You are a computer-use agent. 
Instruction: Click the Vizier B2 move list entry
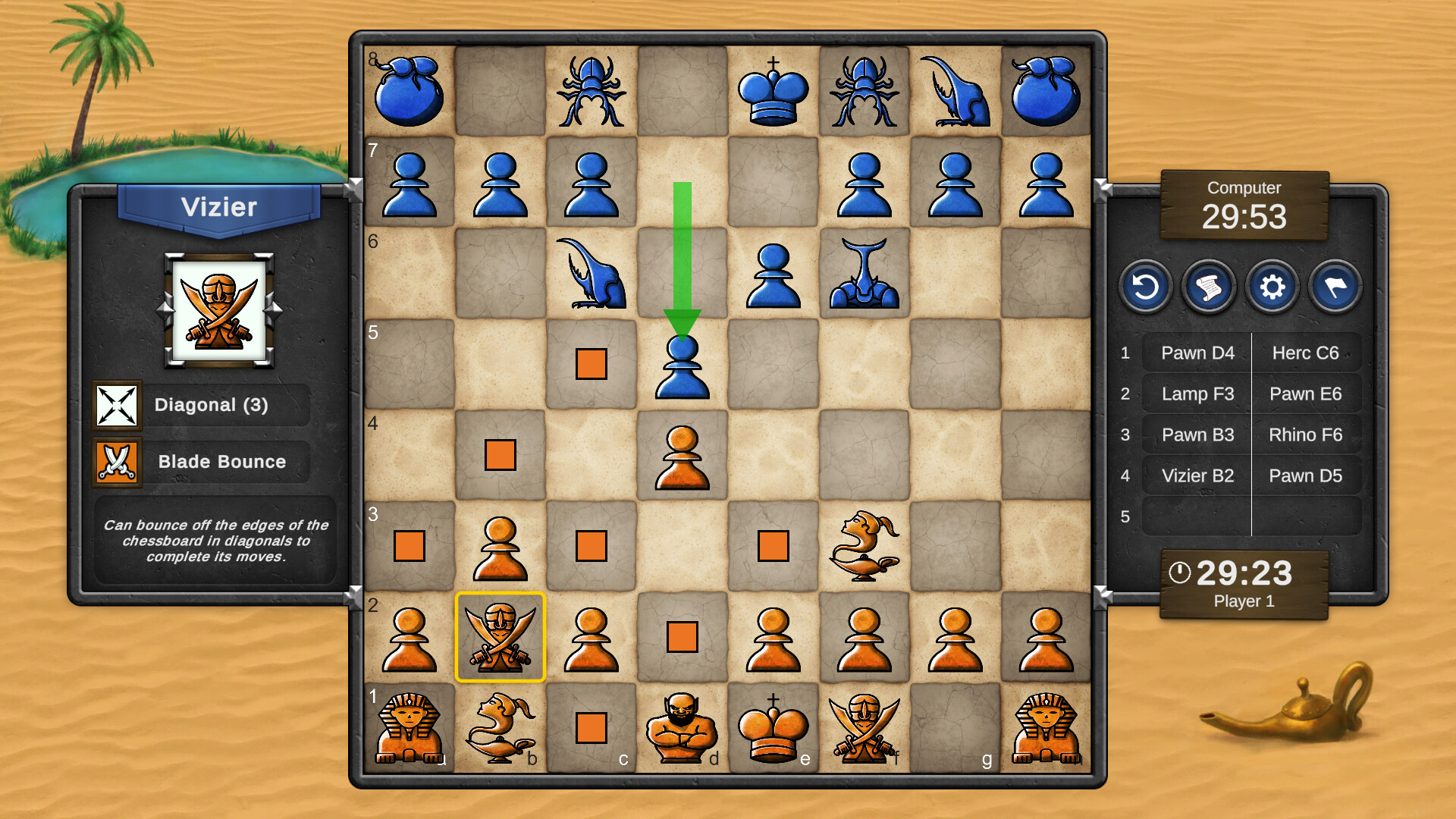click(1197, 475)
